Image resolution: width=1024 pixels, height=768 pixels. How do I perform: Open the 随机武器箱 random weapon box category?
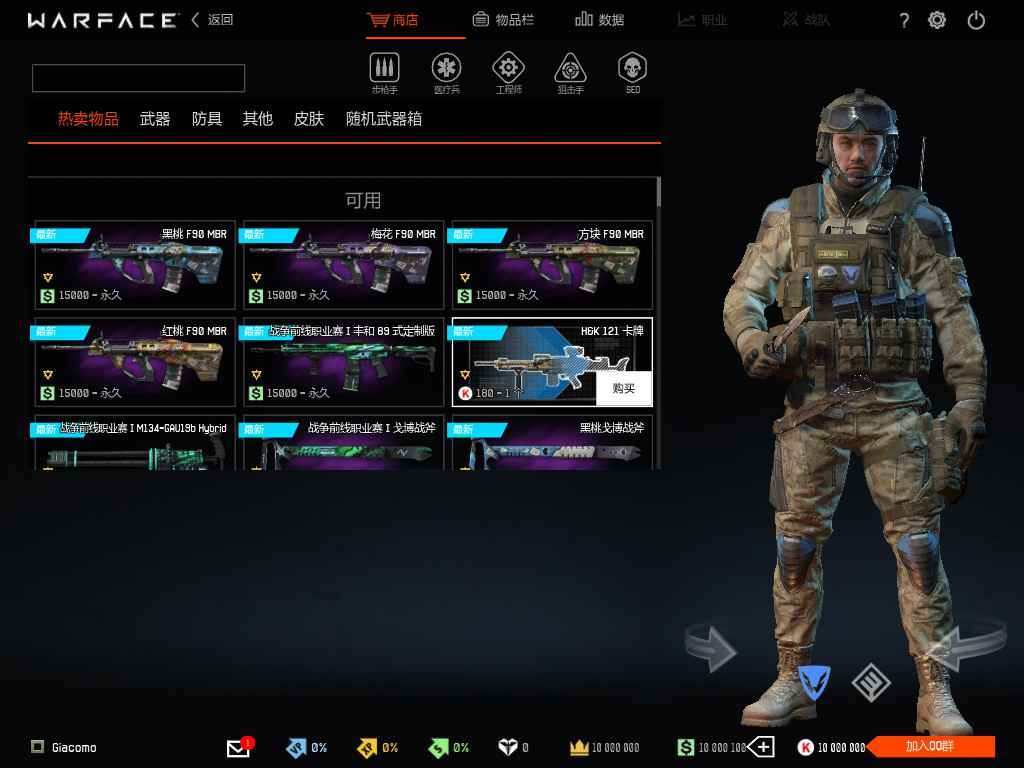384,119
